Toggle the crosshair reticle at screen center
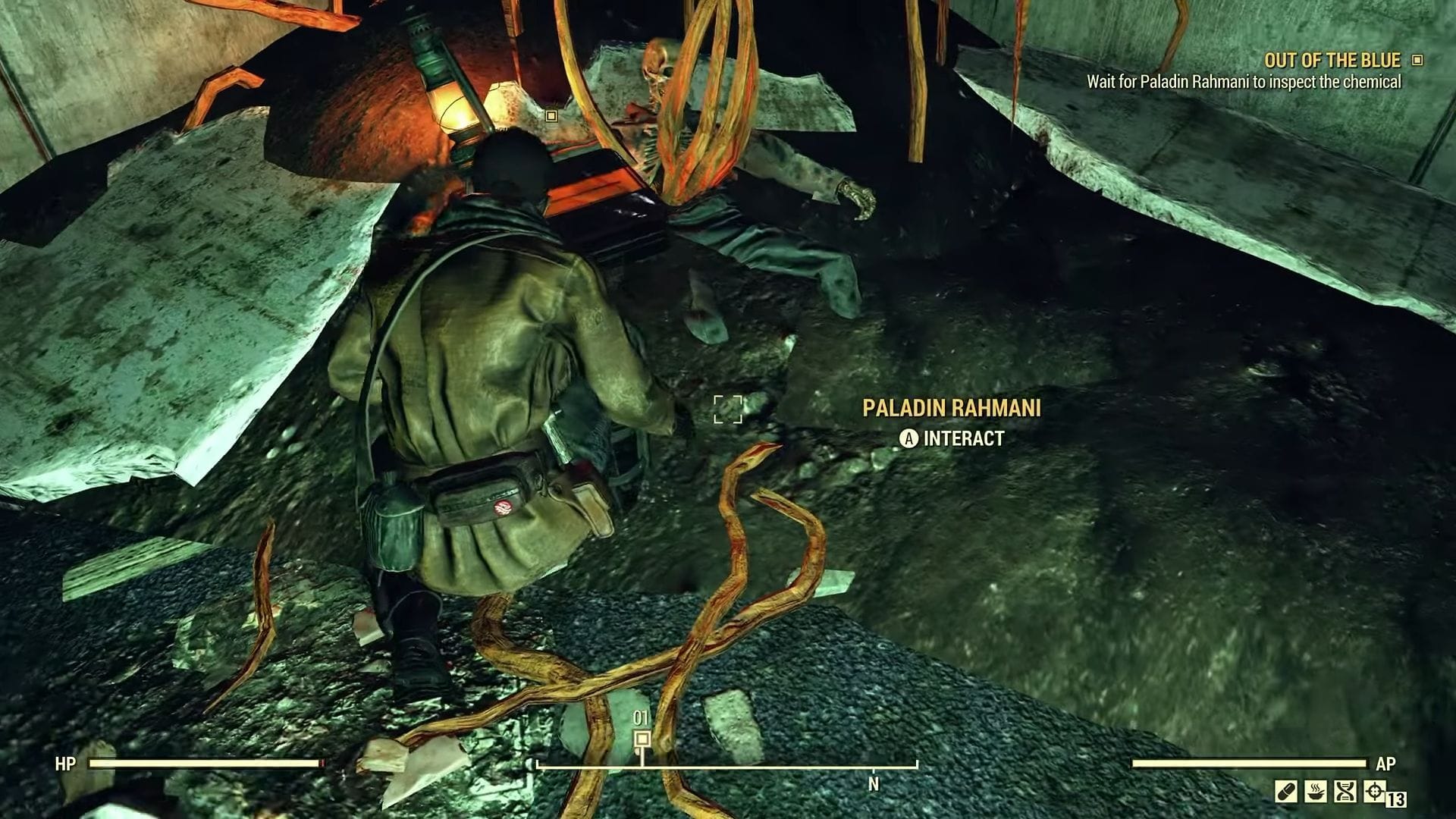This screenshot has width=1456, height=819. [726, 409]
